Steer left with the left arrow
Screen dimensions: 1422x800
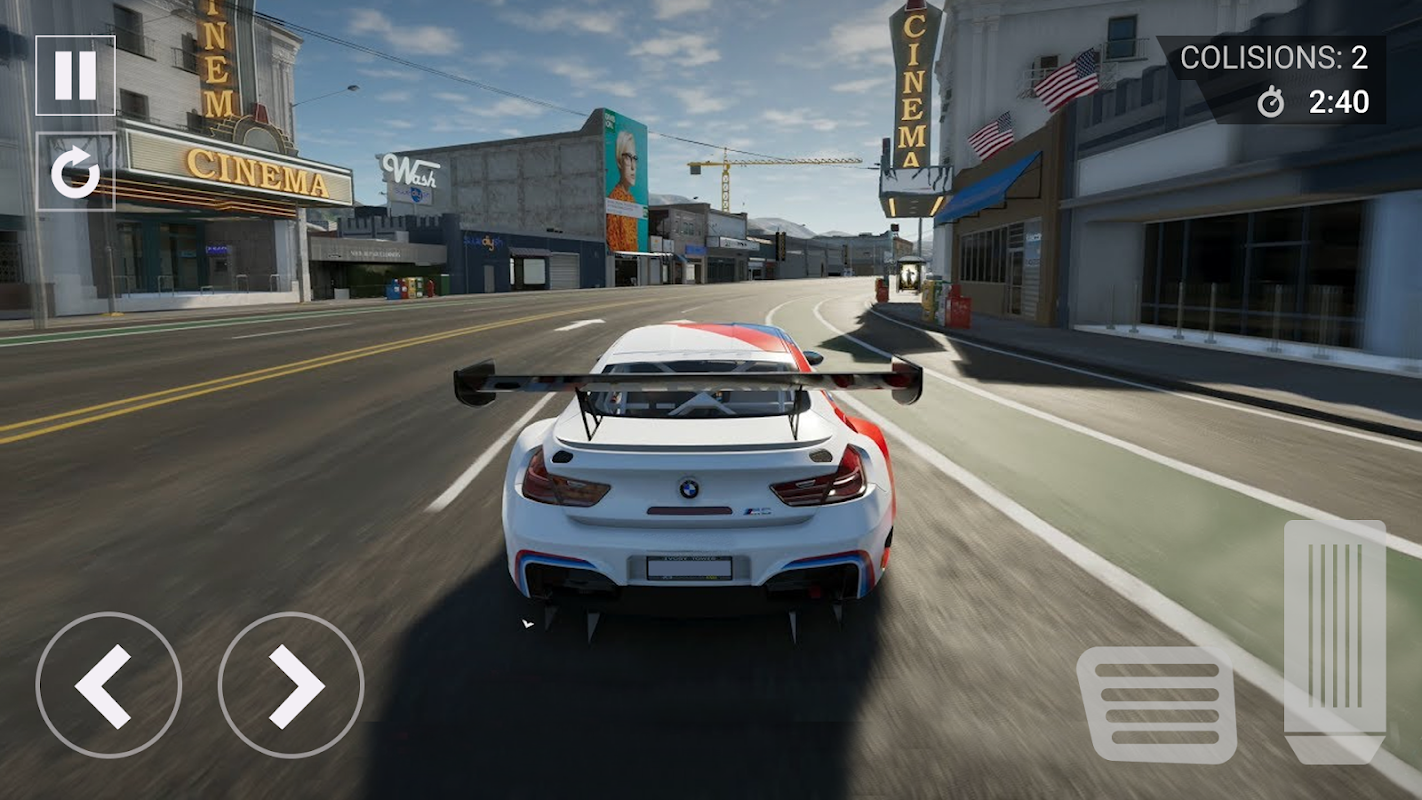coord(108,686)
